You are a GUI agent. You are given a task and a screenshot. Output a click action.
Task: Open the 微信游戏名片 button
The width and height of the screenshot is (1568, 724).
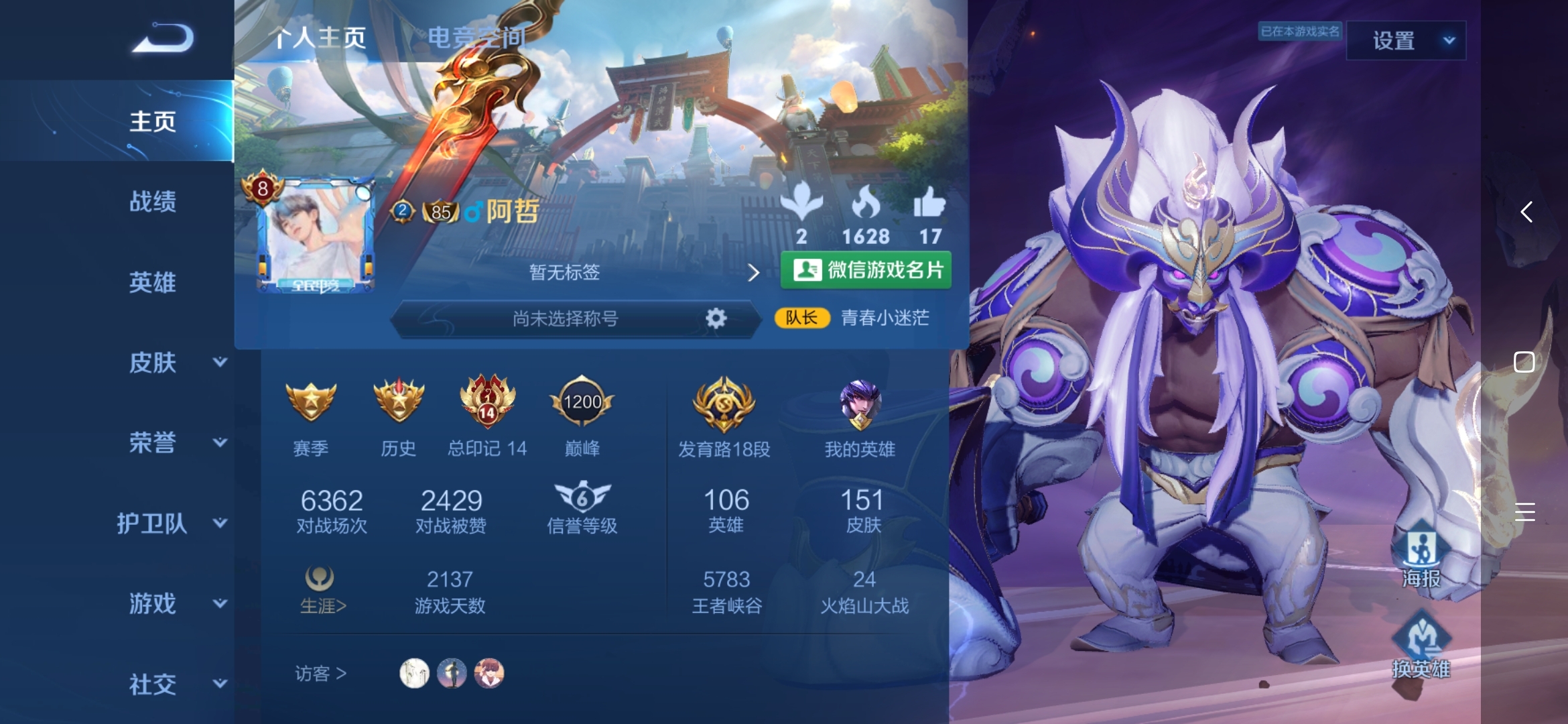point(866,270)
